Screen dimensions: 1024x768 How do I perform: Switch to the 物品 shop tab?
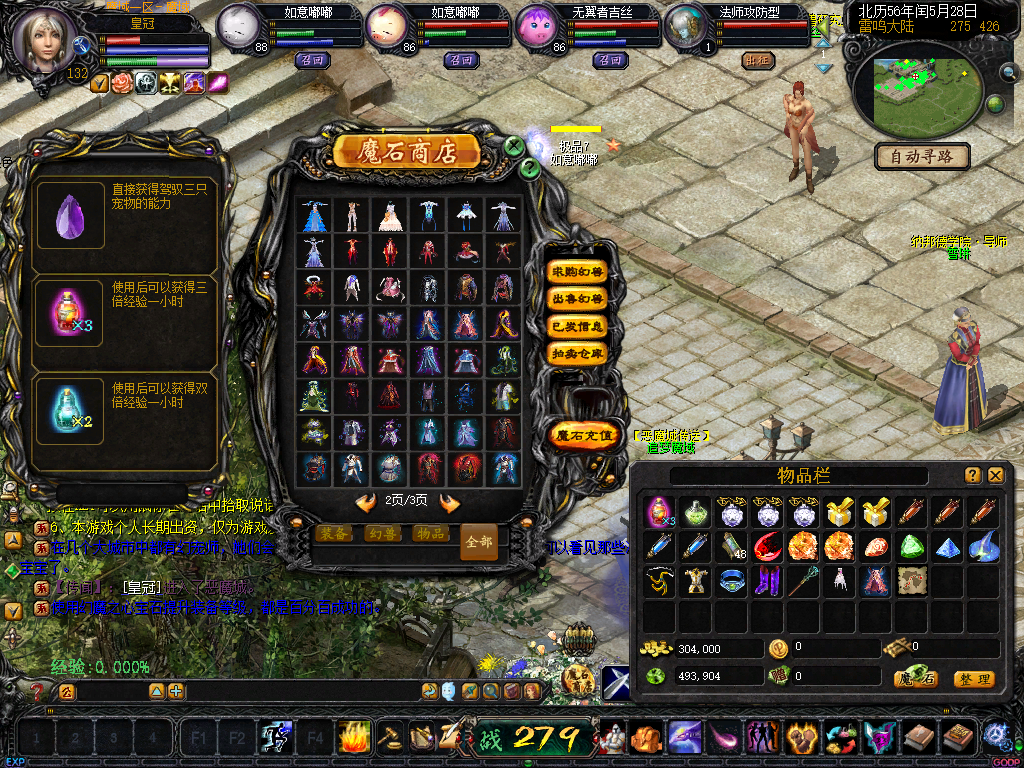[x=429, y=534]
